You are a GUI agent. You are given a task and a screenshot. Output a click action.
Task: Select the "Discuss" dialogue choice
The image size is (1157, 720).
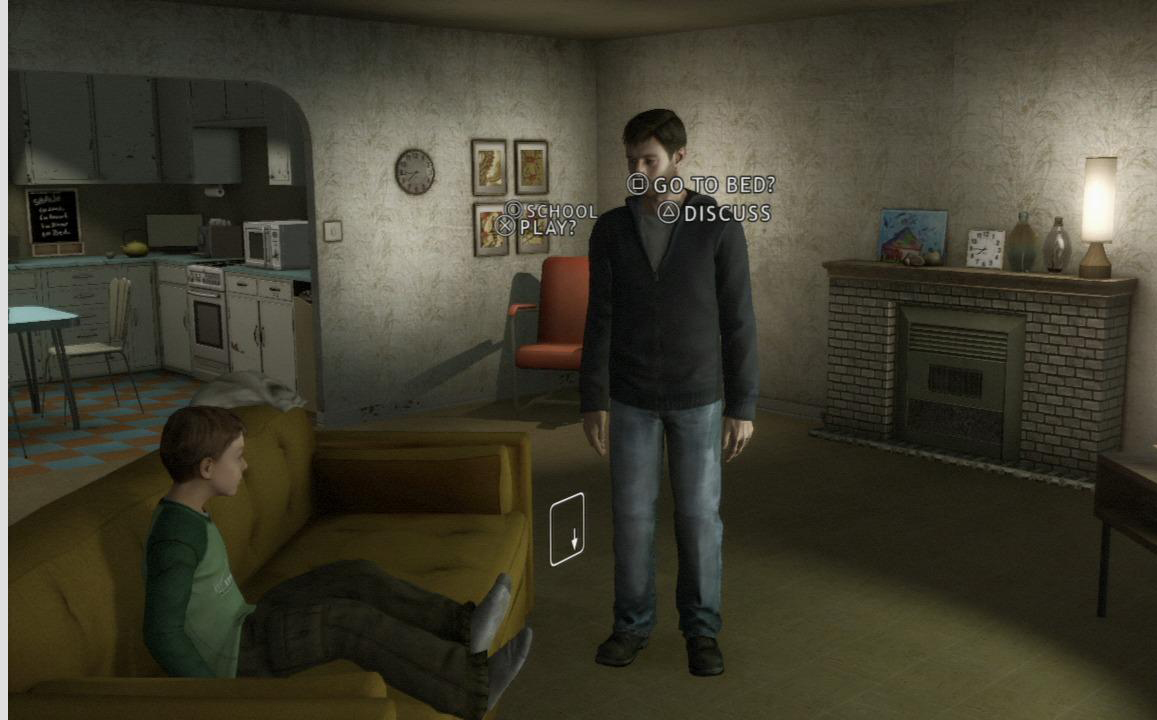coord(716,213)
